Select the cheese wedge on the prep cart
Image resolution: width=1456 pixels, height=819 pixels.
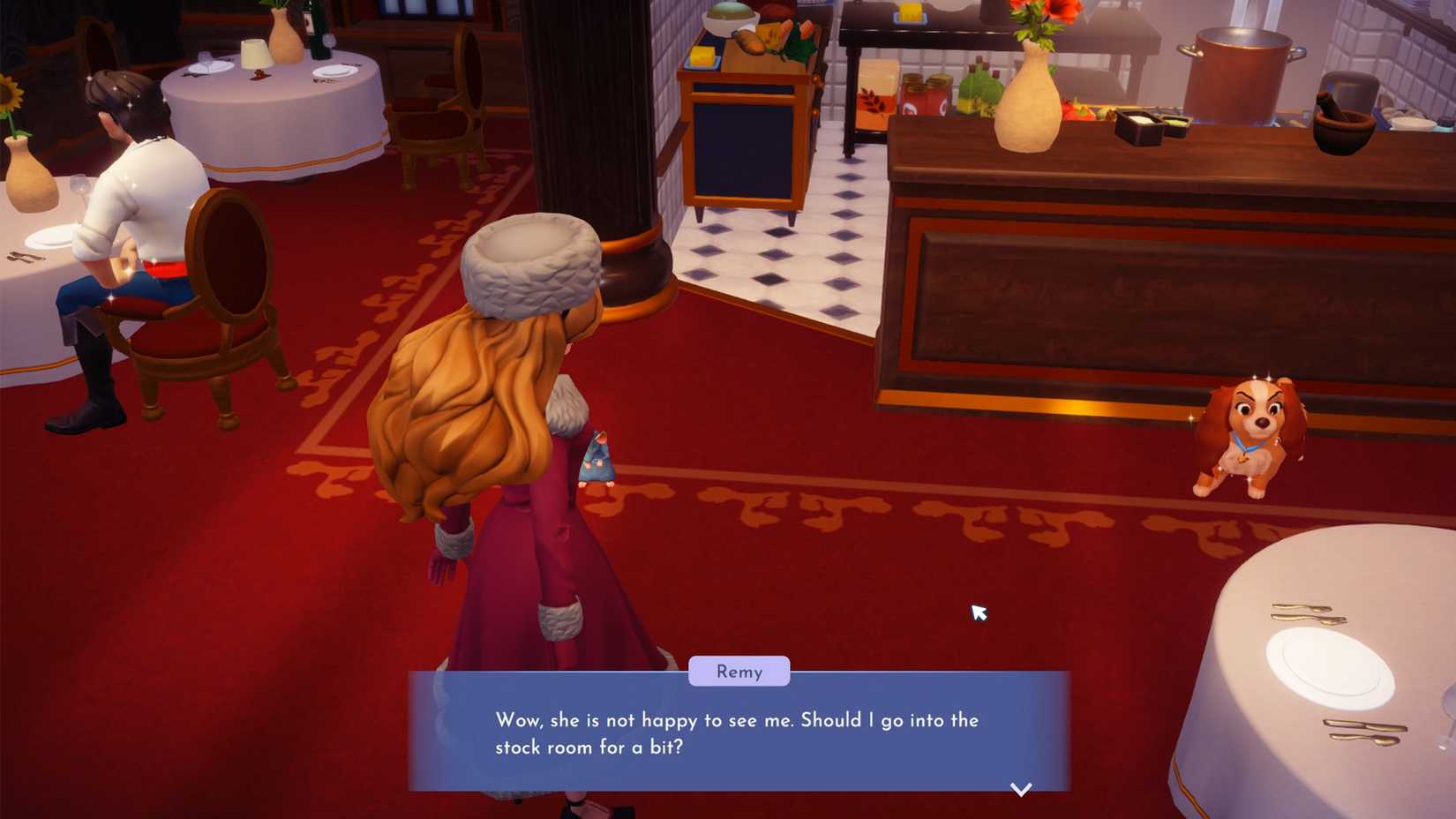pos(702,56)
